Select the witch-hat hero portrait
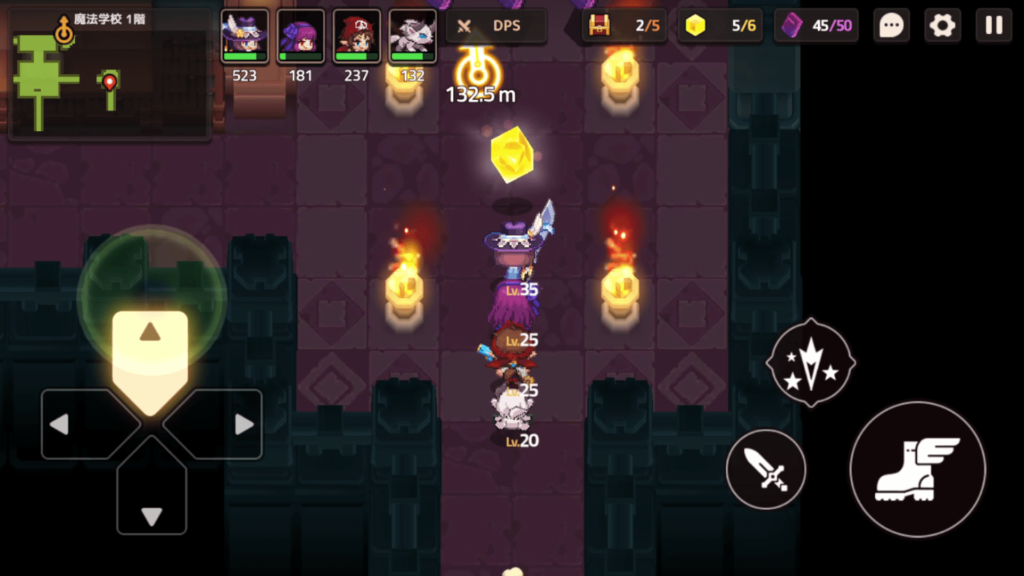The height and width of the screenshot is (576, 1024). 245,37
